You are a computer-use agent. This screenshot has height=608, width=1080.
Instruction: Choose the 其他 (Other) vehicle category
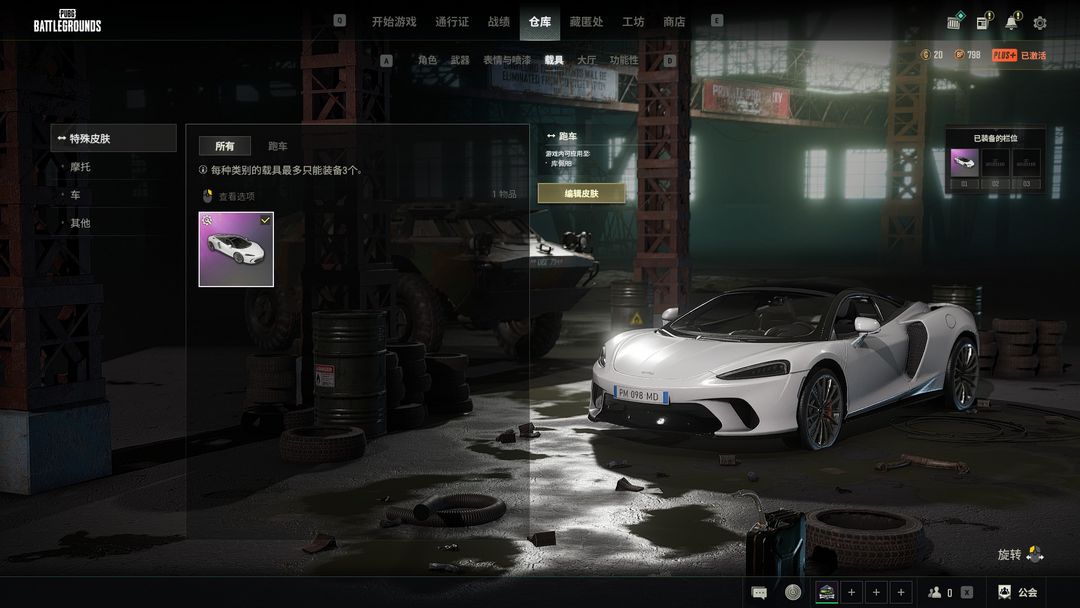(x=80, y=223)
